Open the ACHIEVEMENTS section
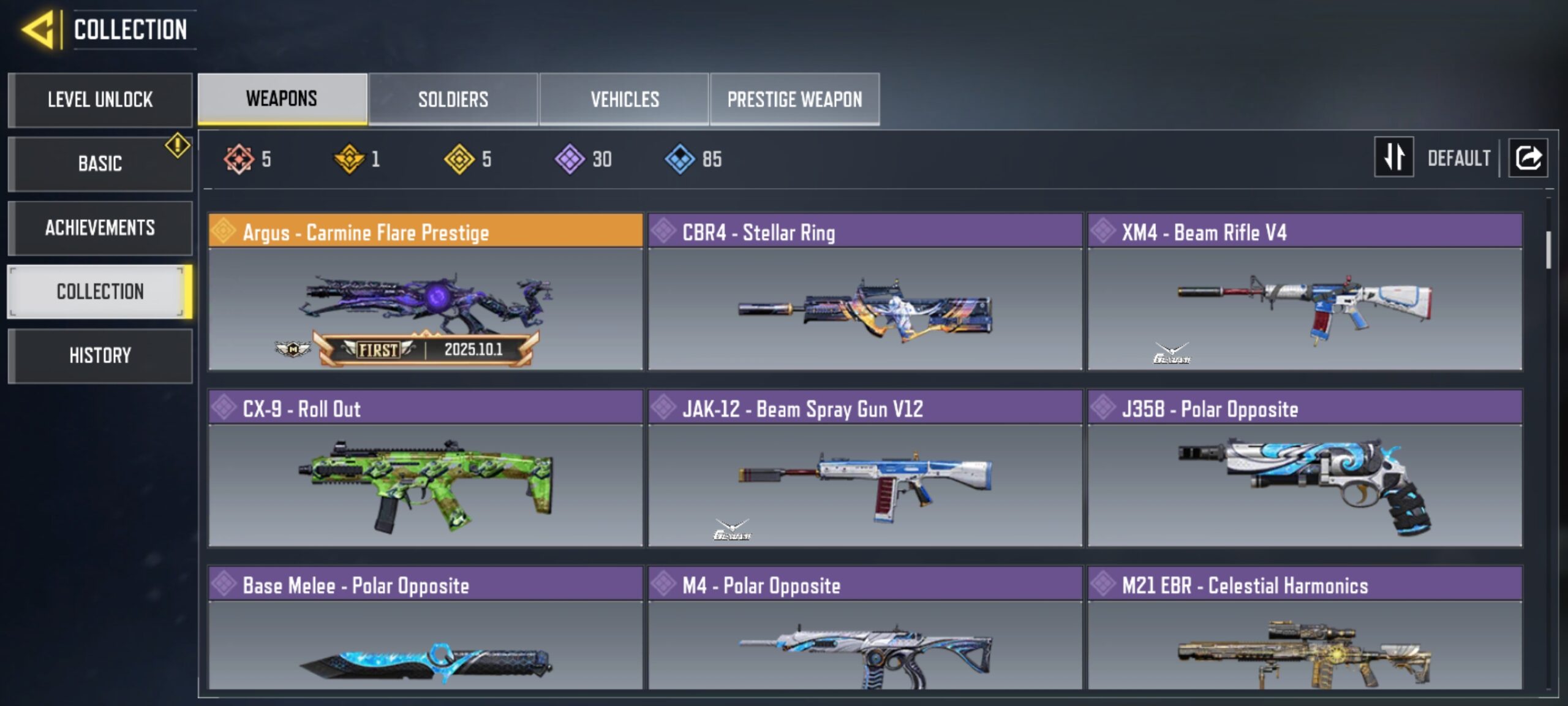Viewport: 1568px width, 706px height. (x=99, y=228)
